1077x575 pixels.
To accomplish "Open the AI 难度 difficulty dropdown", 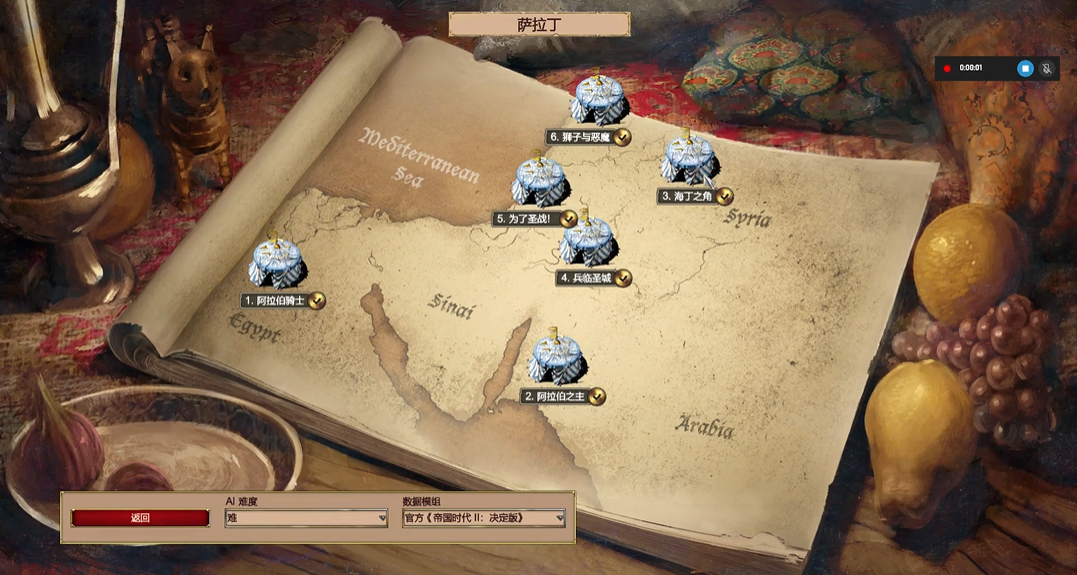I will (306, 518).
